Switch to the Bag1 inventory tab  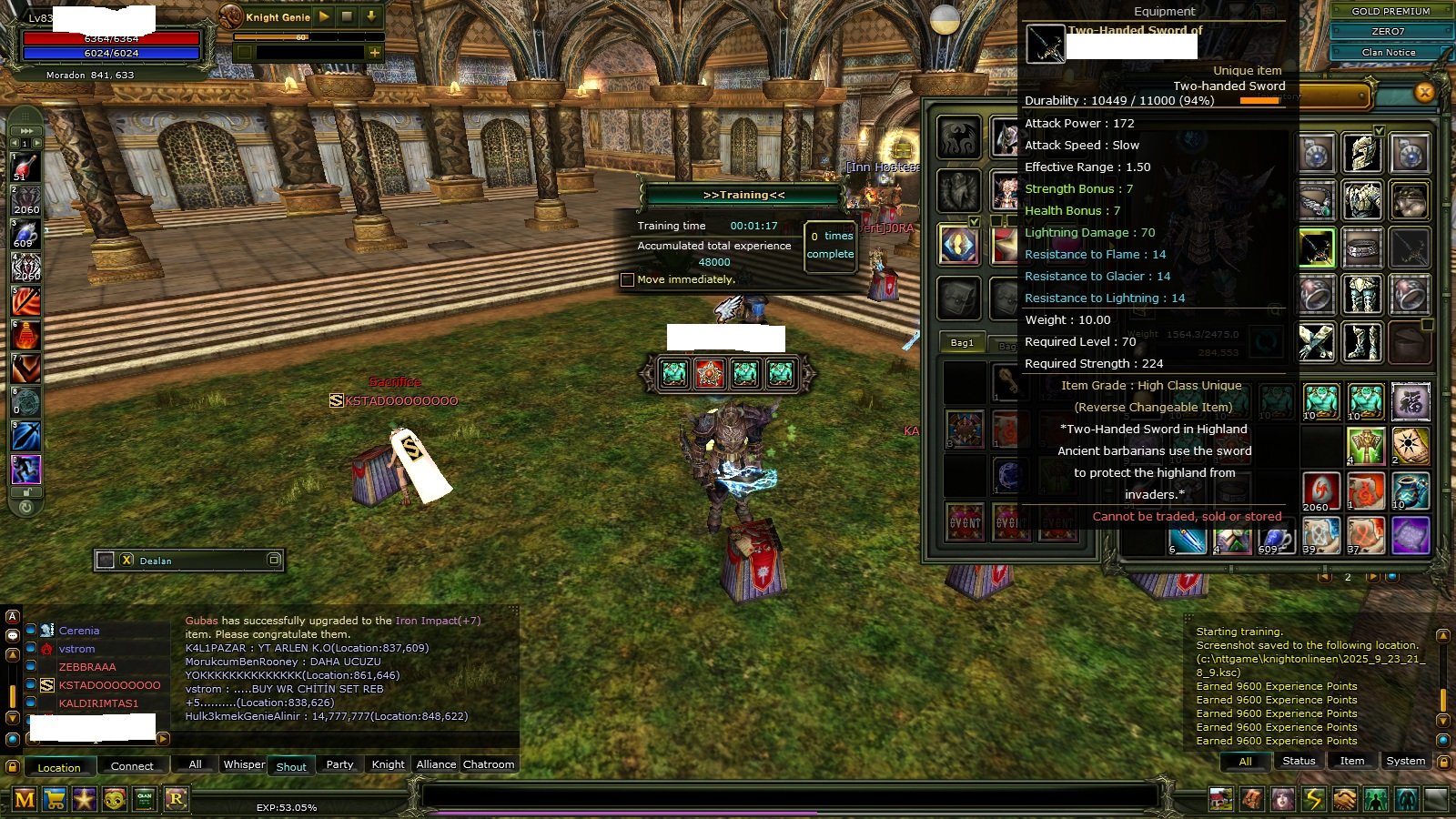[960, 344]
